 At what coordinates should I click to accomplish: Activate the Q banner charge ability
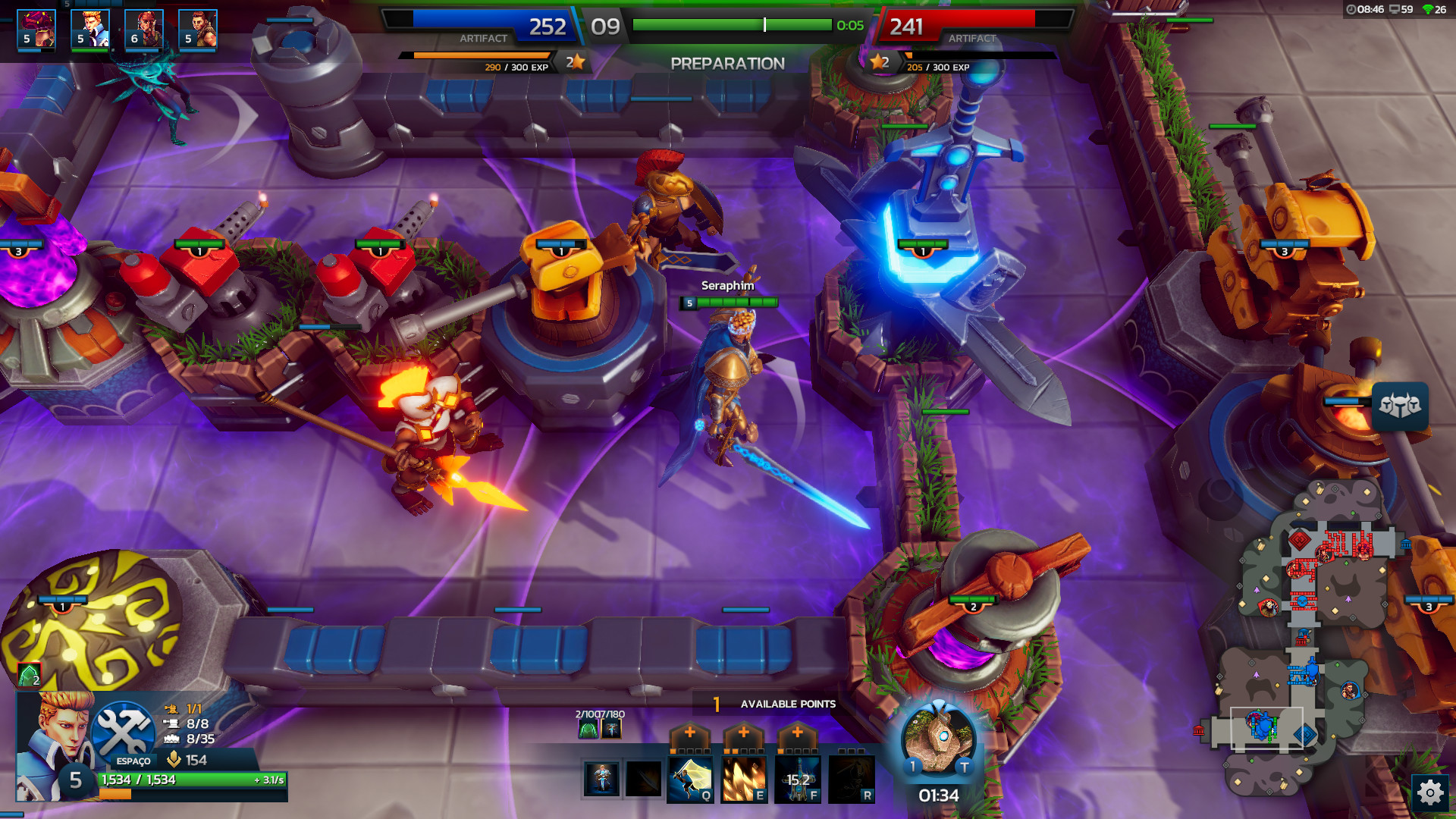(690, 780)
